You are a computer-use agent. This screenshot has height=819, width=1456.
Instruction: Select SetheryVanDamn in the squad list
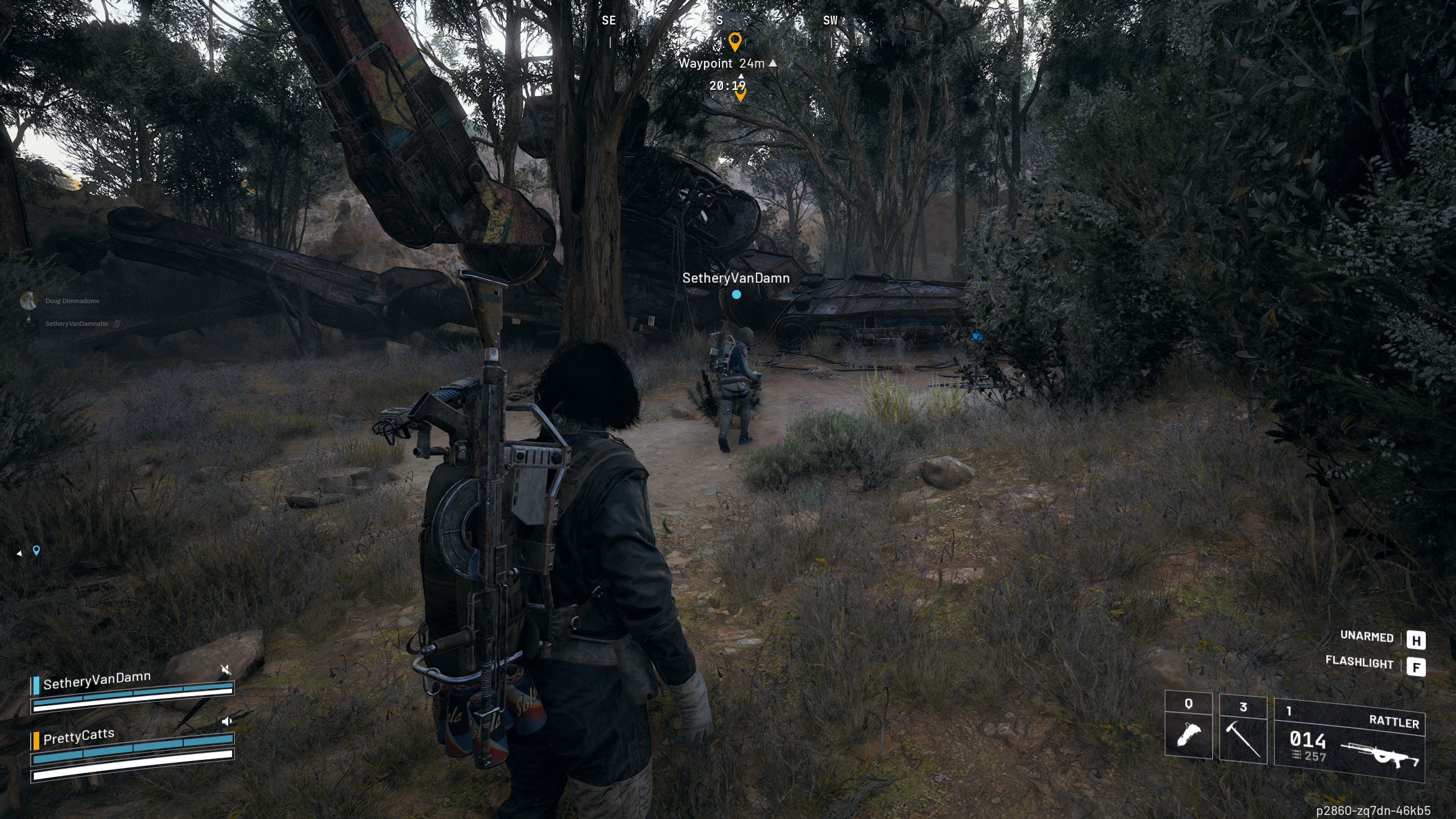[x=97, y=681]
